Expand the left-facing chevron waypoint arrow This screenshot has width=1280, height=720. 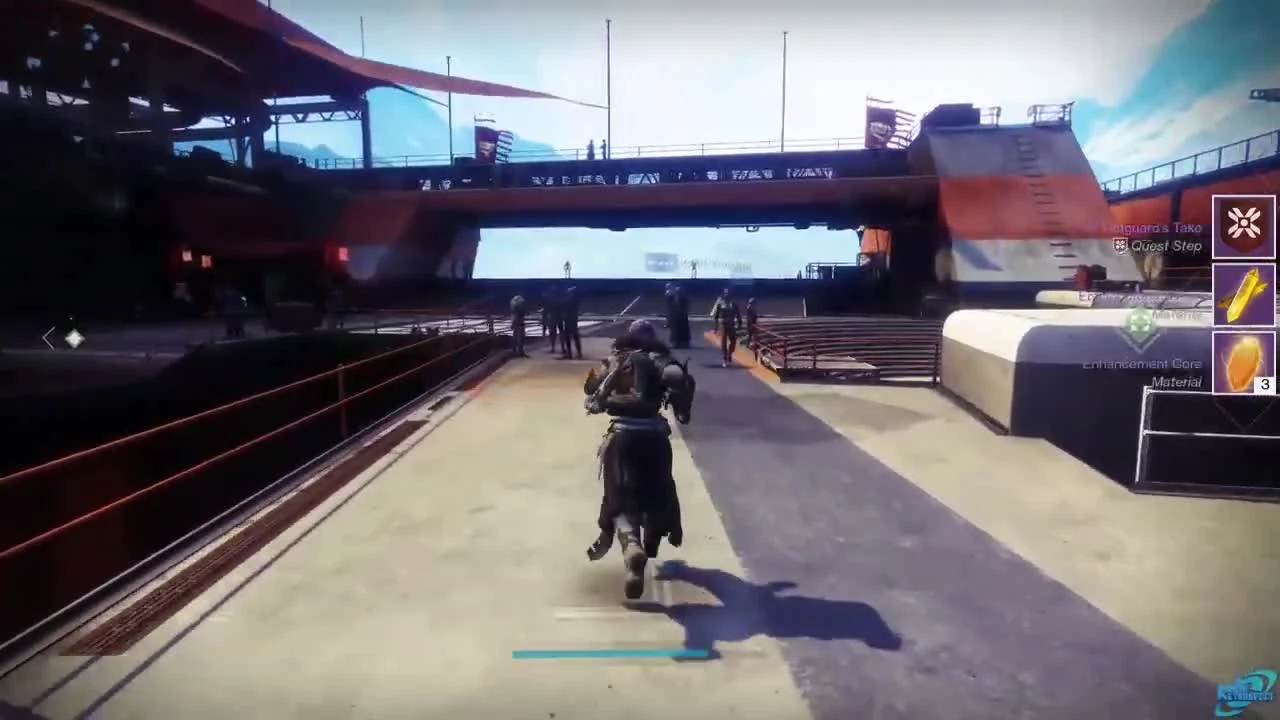pos(49,338)
